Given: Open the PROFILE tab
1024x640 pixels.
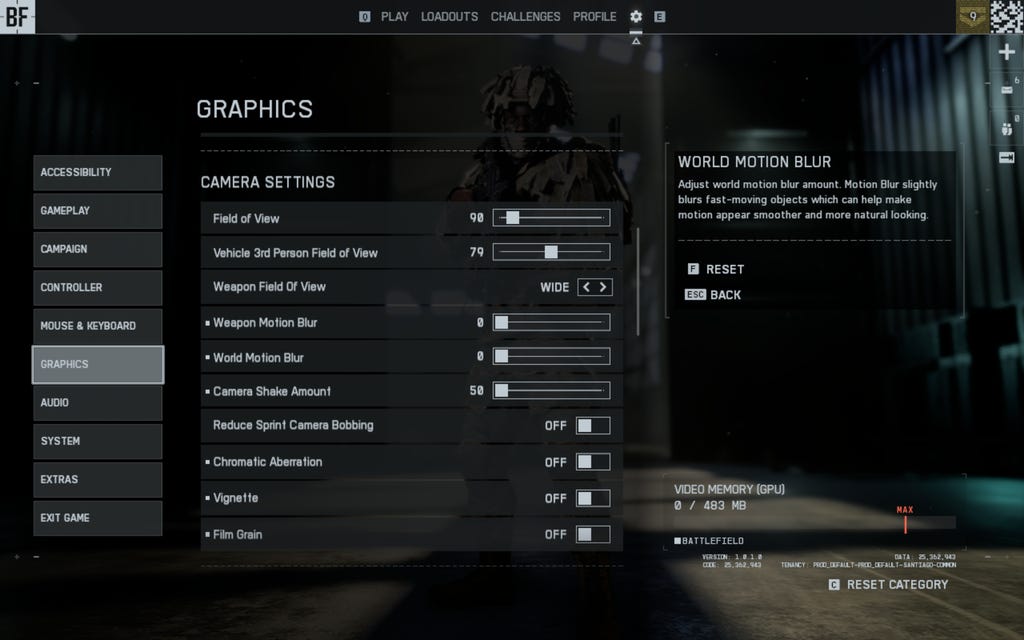Looking at the screenshot, I should 594,17.
